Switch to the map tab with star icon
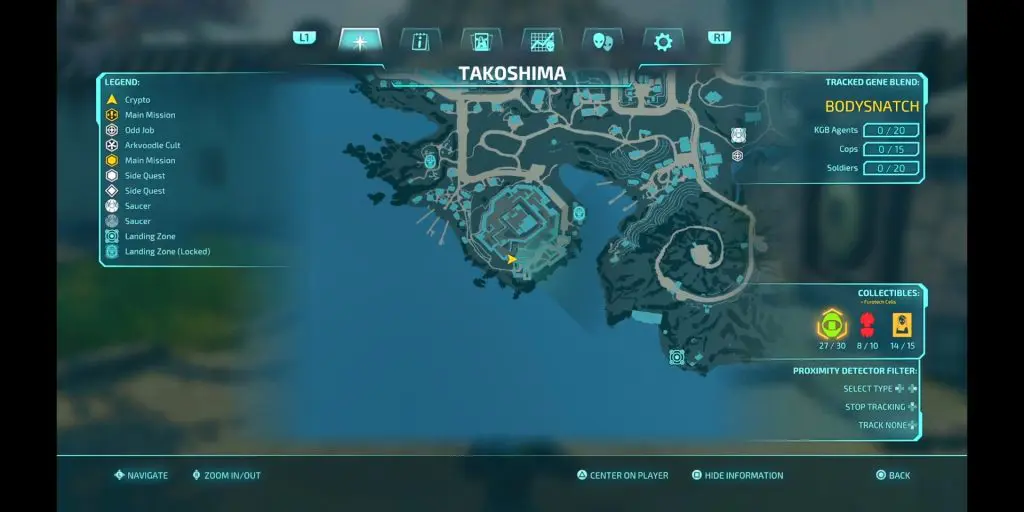This screenshot has height=512, width=1024. [x=359, y=41]
